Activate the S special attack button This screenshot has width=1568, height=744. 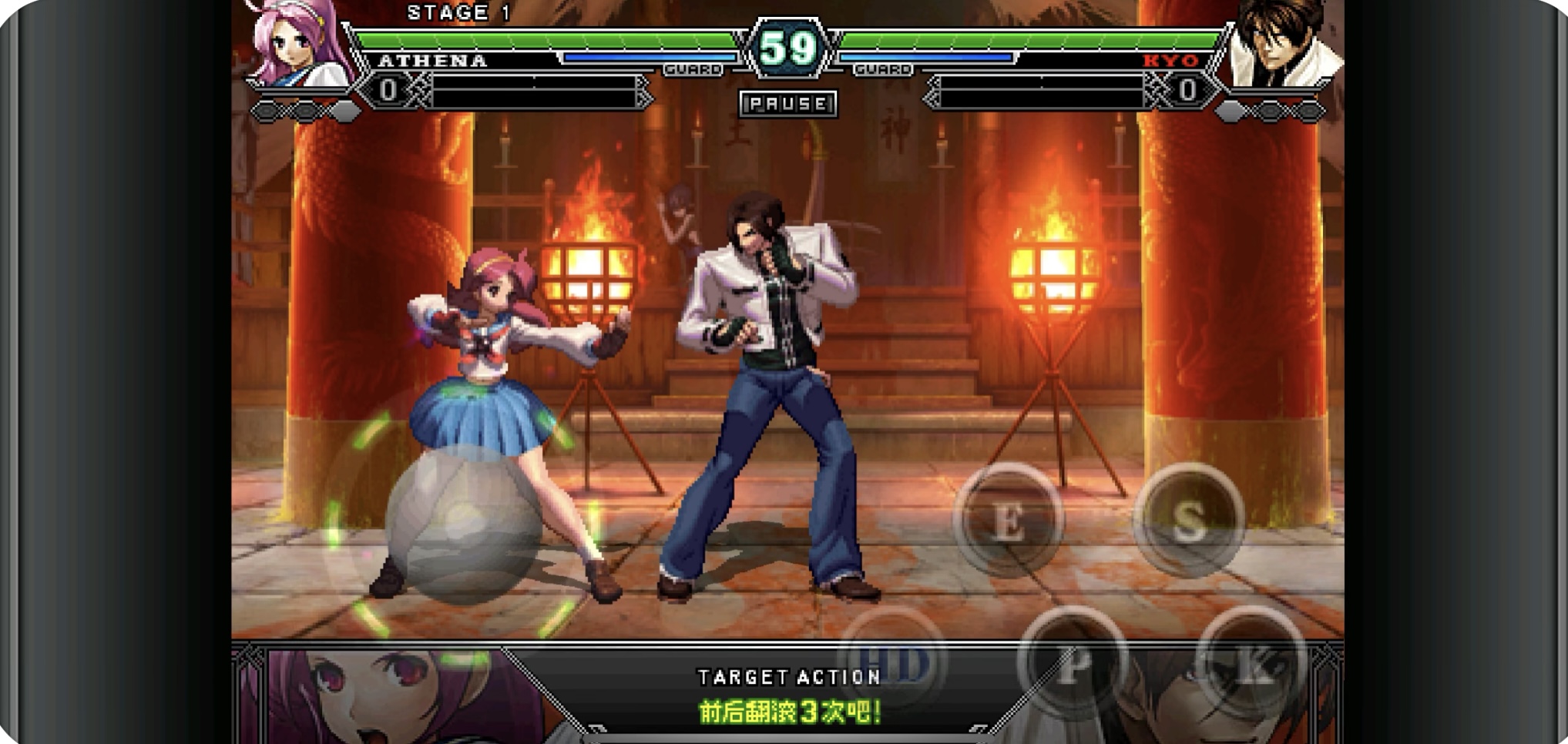[x=1188, y=521]
